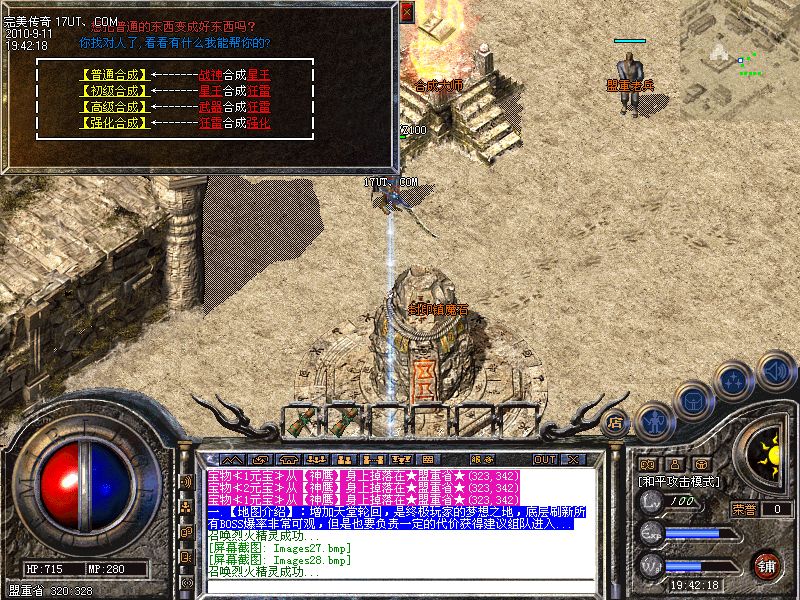The image size is (800, 600).
Task: Click the OUT button above chat
Action: click(545, 460)
